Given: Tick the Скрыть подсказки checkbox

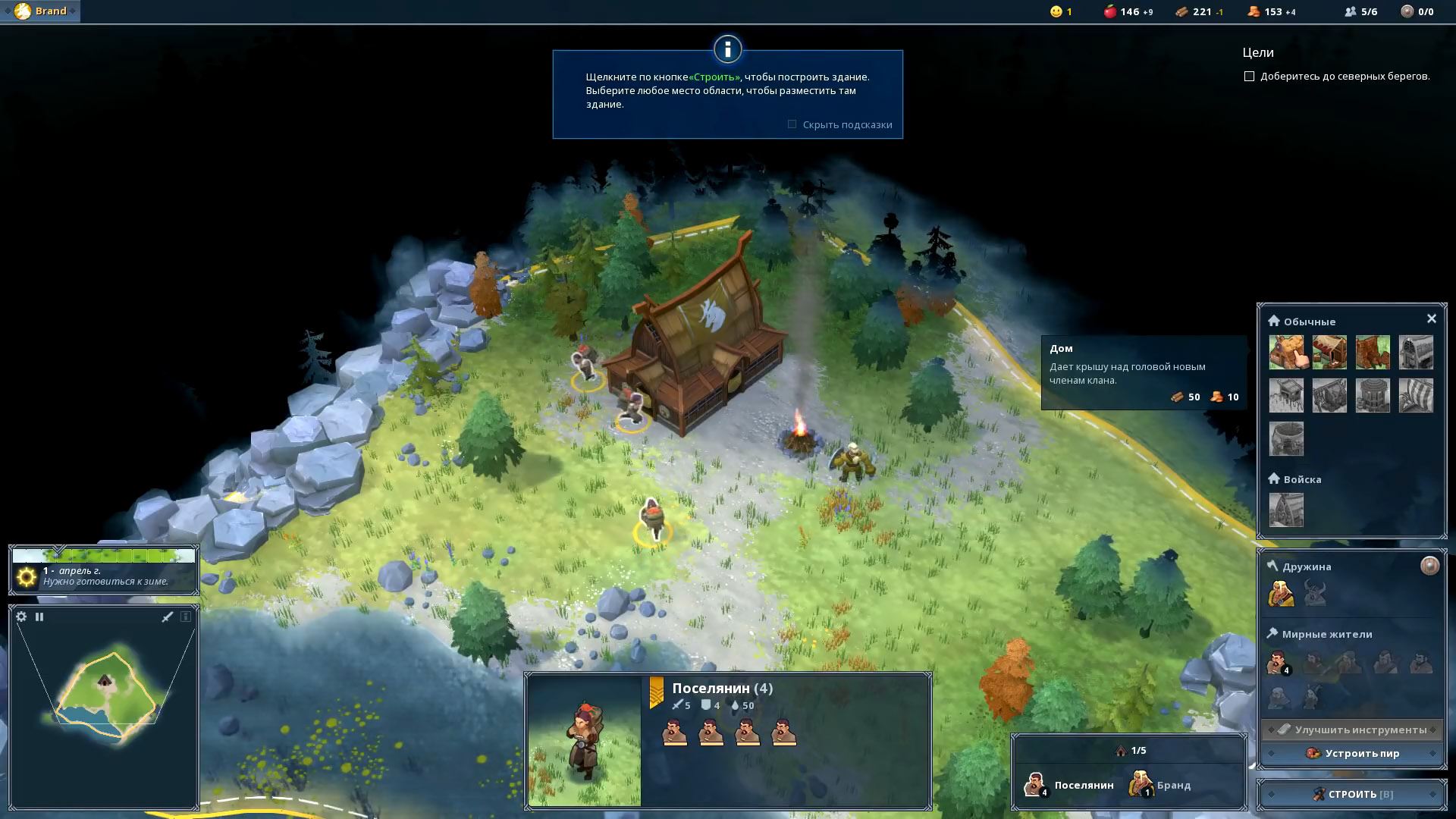Looking at the screenshot, I should (x=792, y=124).
